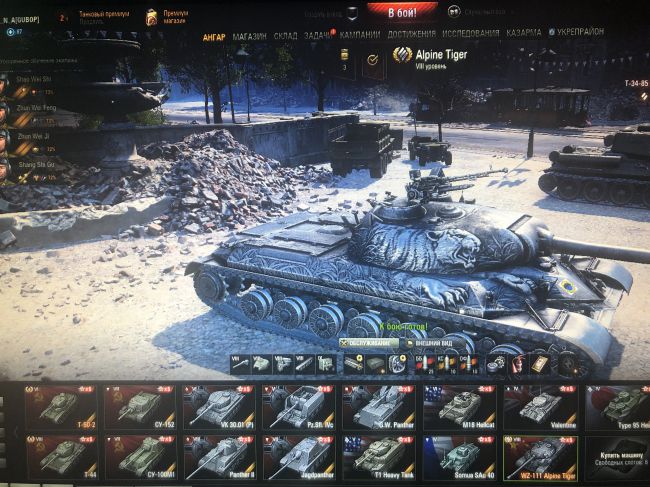The image size is (650, 487).
Task: Select the T1 Heavy Tank
Action: tap(379, 457)
